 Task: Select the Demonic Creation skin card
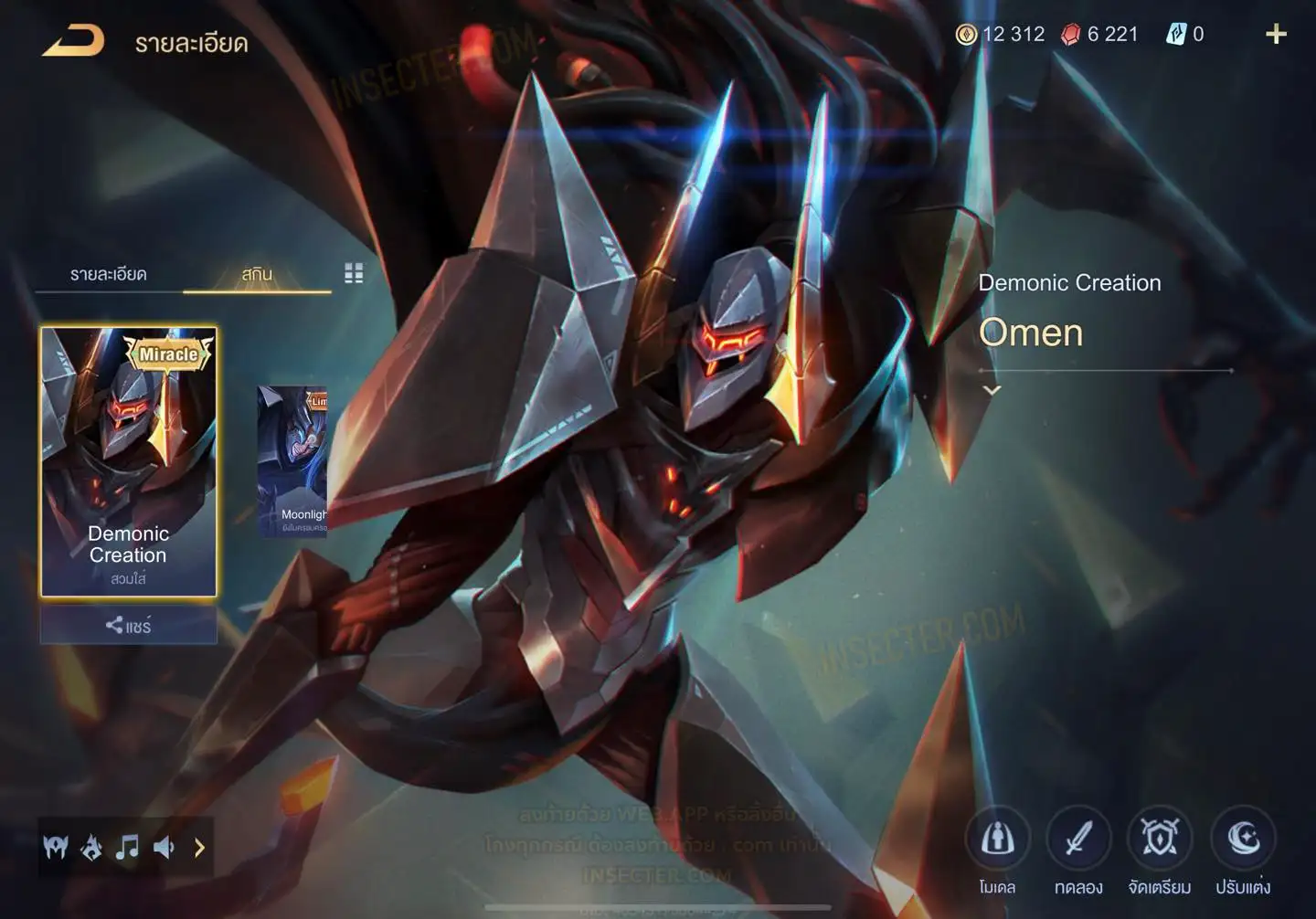click(128, 461)
